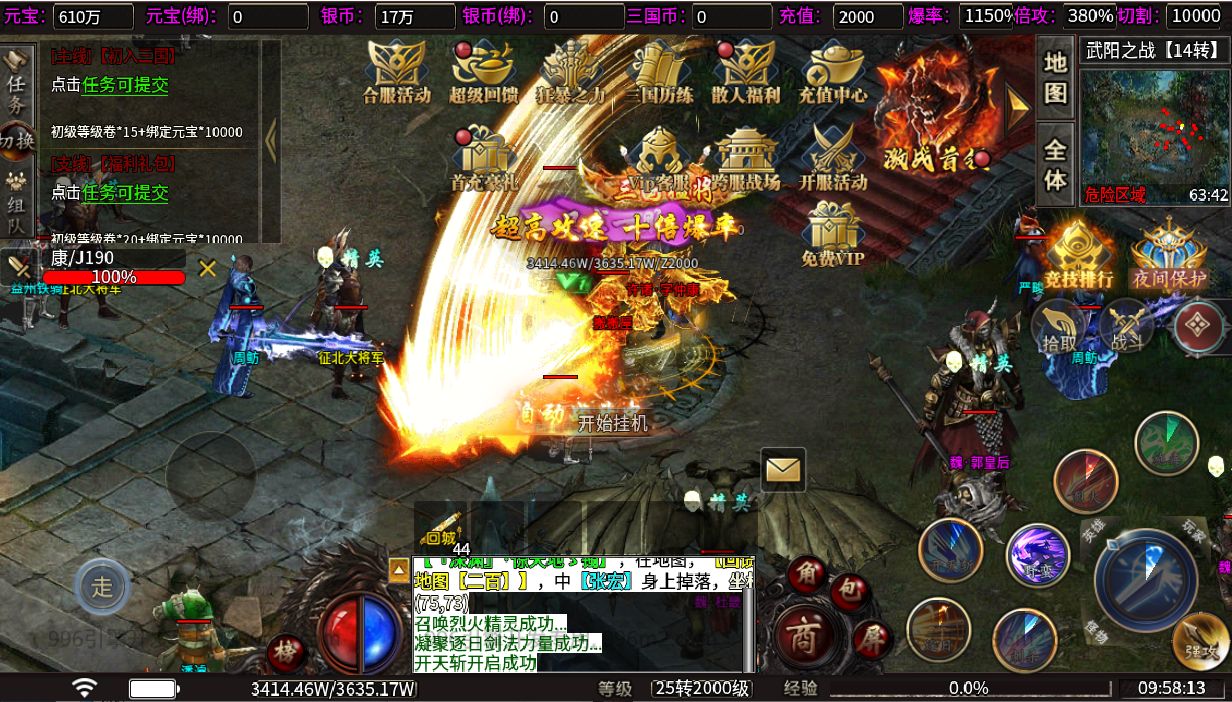The image size is (1232, 702).
Task: Open the 竞技排行 ranking icon
Action: pyautogui.click(x=1079, y=256)
